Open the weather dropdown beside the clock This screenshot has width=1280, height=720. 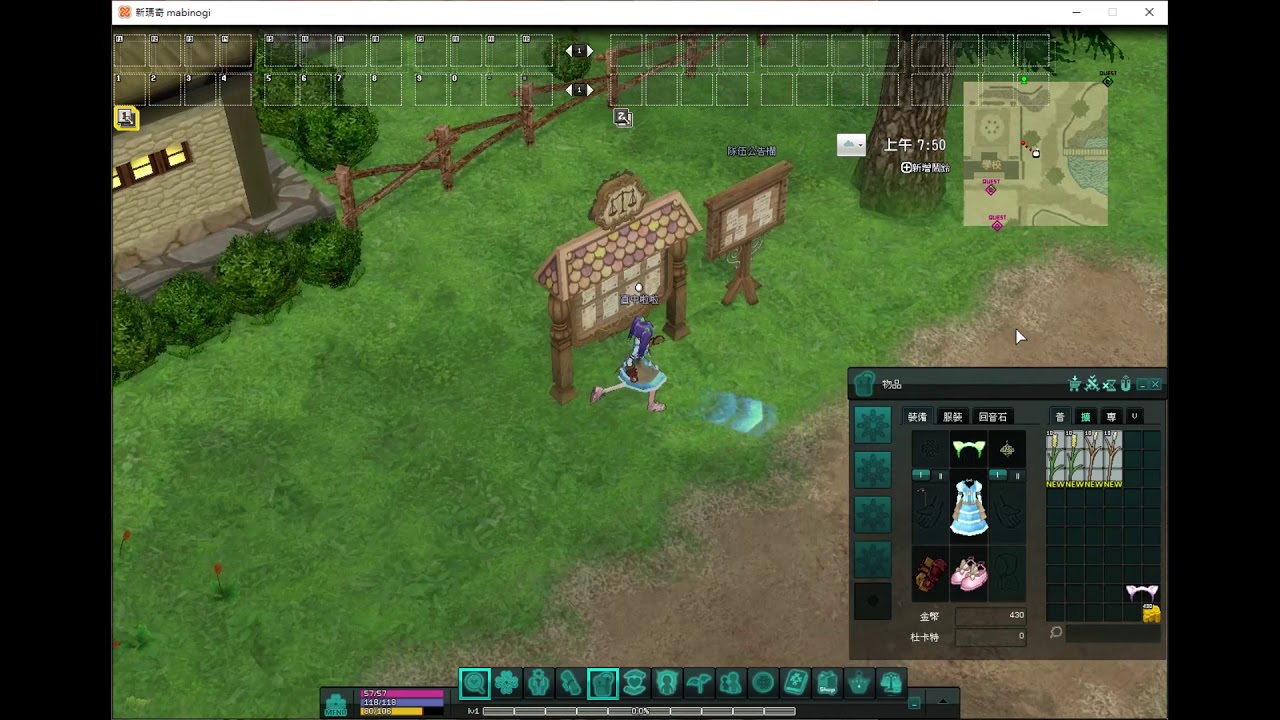pos(851,145)
